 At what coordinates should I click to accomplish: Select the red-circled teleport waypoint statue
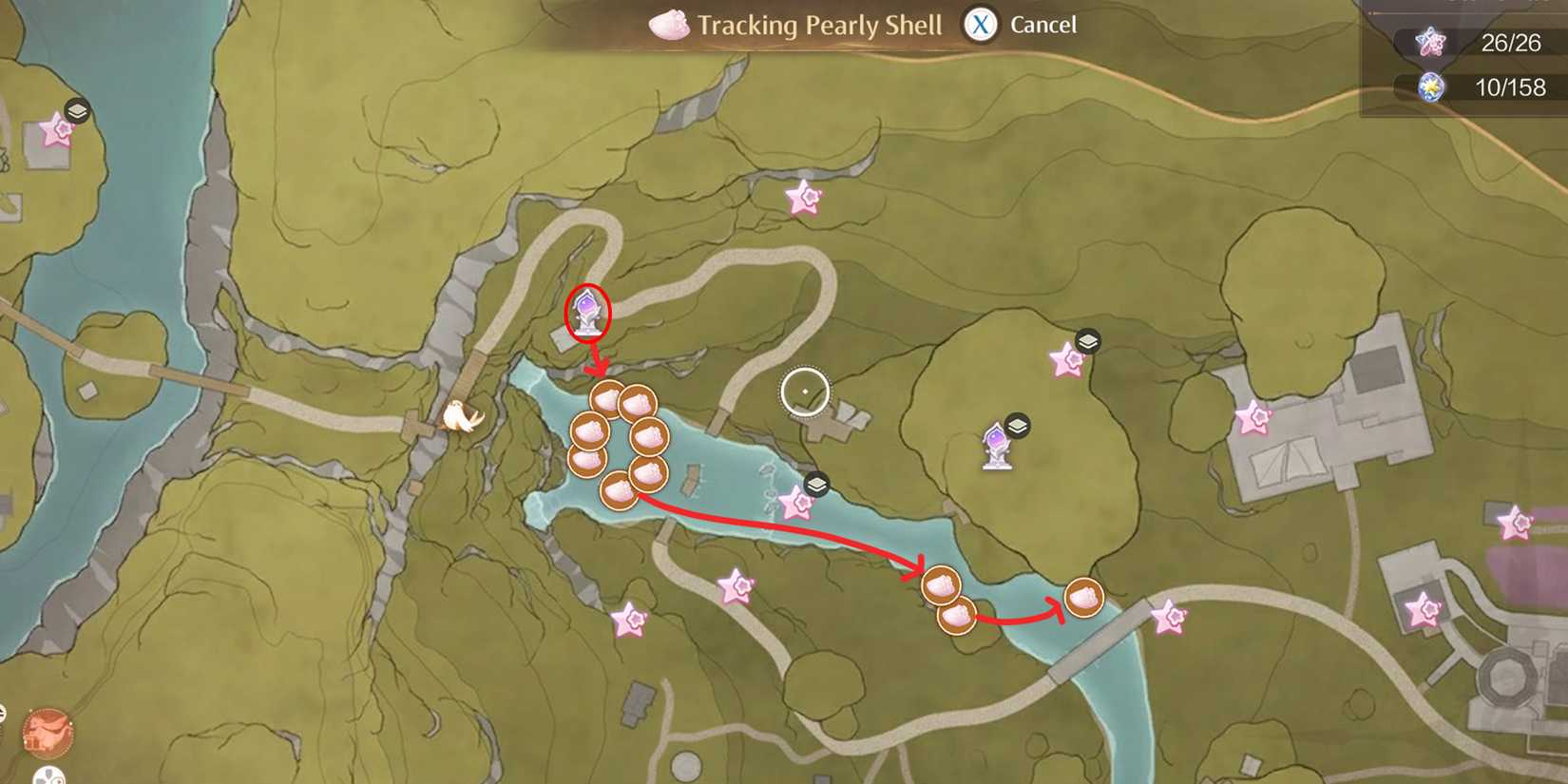coord(586,311)
